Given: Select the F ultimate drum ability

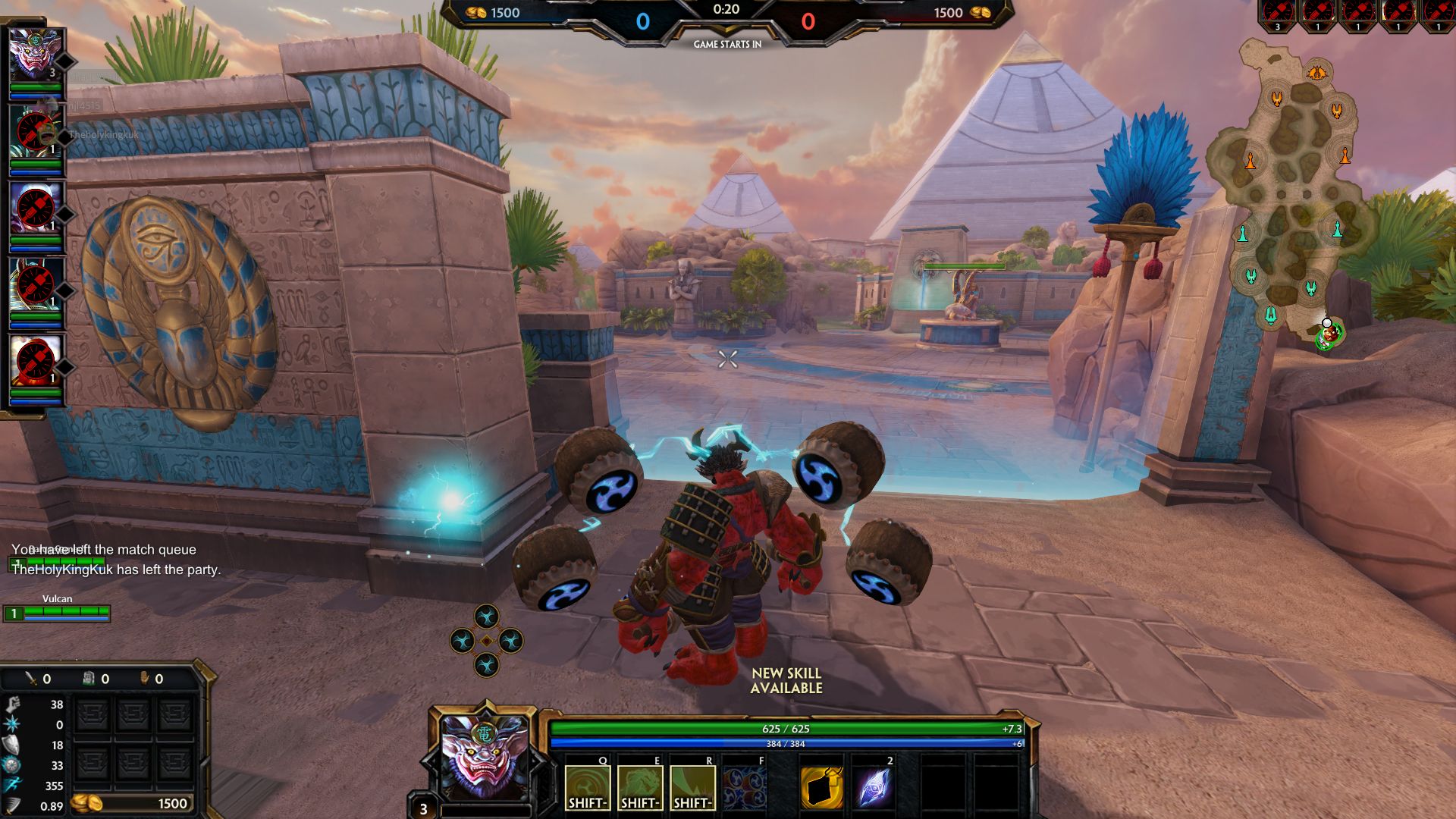Looking at the screenshot, I should pos(745,787).
